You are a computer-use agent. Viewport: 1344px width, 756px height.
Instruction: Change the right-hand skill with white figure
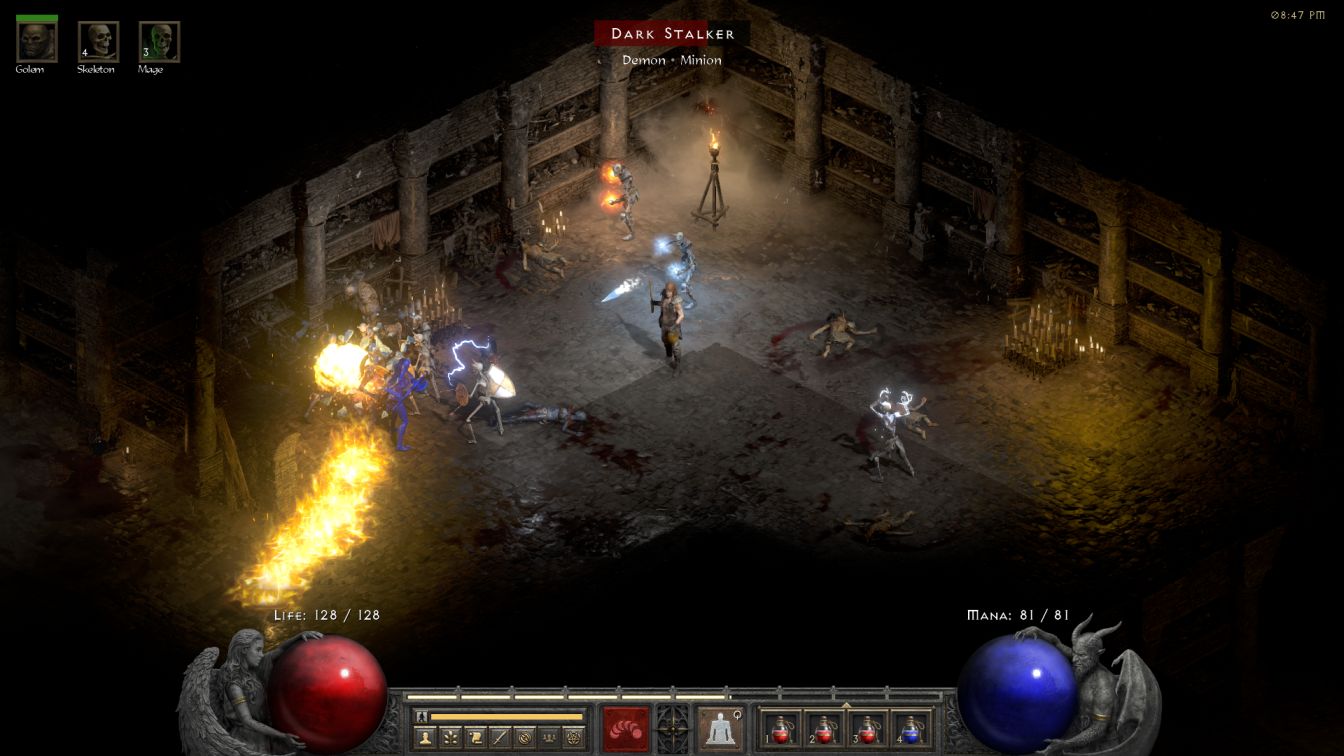720,728
